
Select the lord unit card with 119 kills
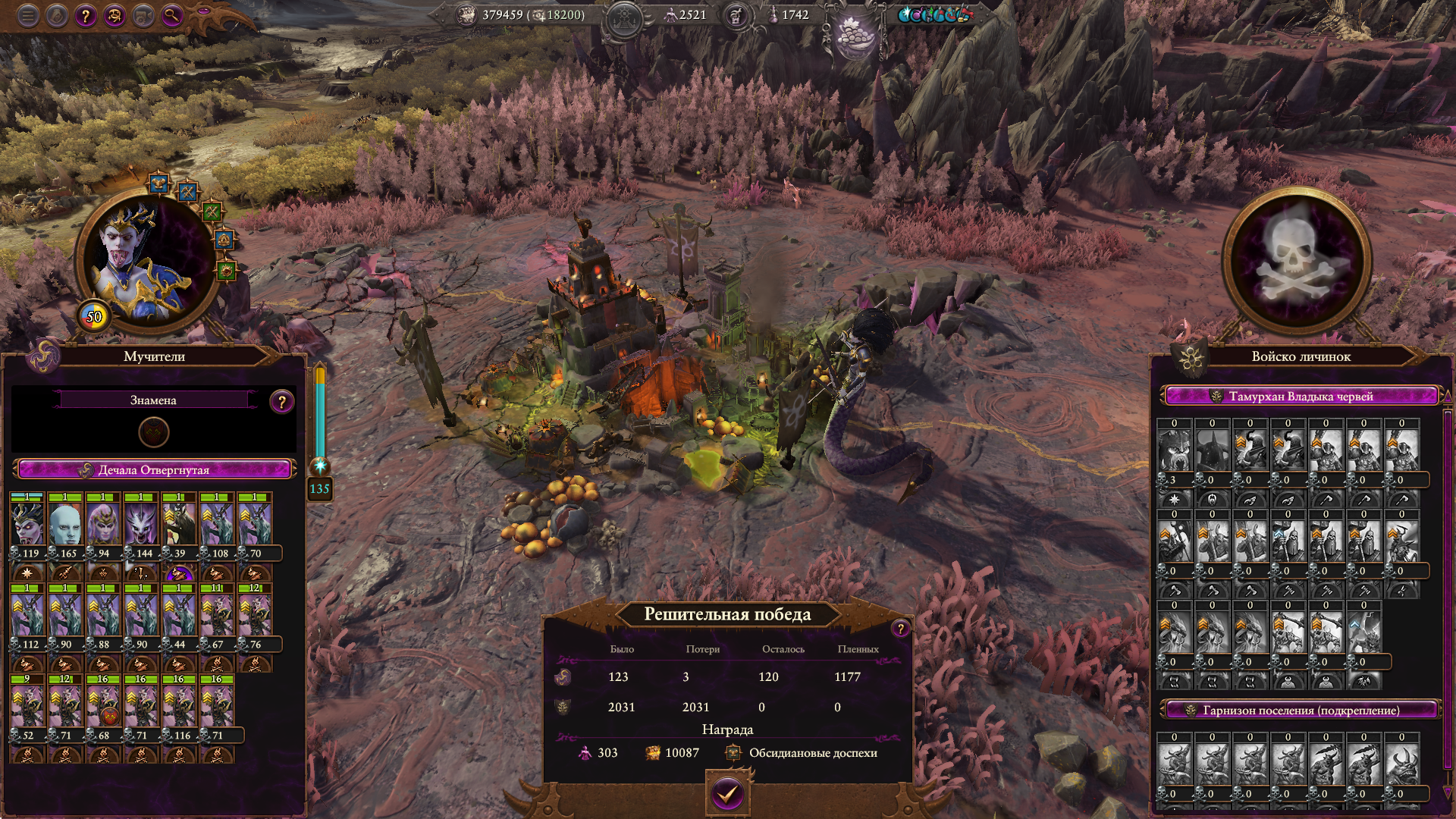pos(28,524)
